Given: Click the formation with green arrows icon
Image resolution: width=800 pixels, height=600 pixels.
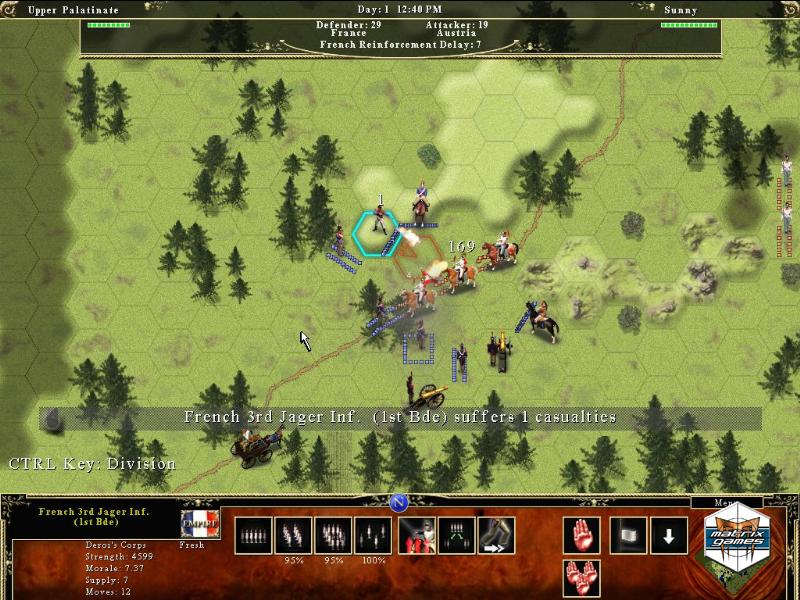Looking at the screenshot, I should pos(457,535).
